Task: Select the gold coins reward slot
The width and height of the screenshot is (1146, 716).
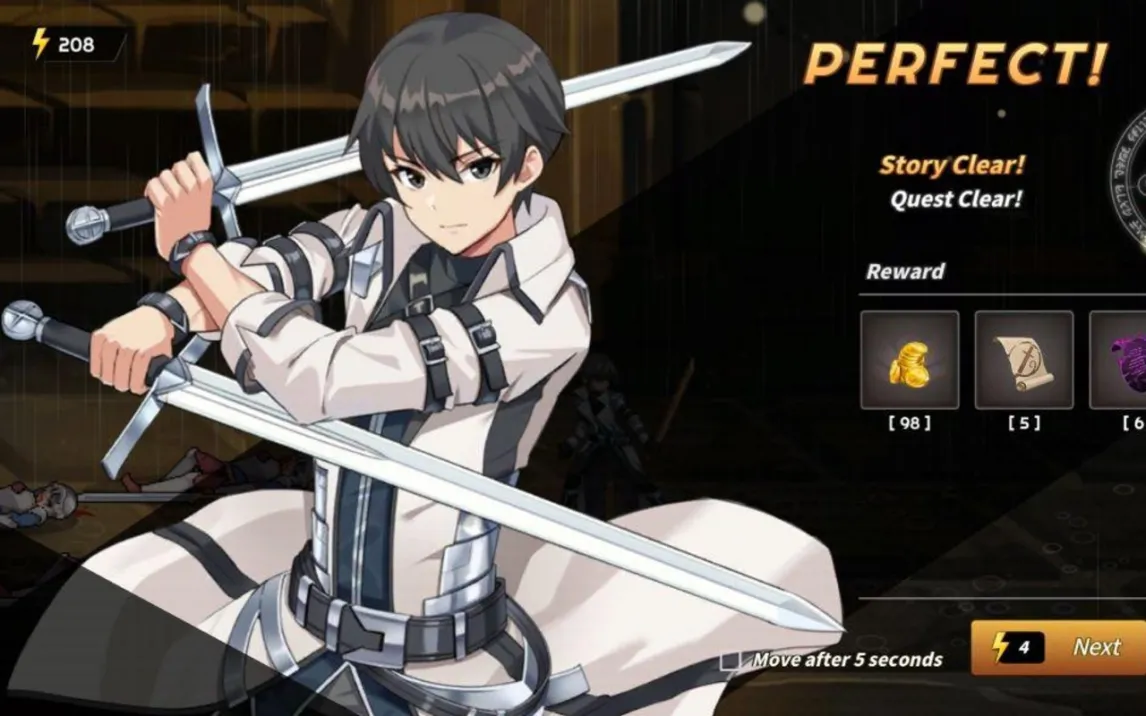Action: 909,360
